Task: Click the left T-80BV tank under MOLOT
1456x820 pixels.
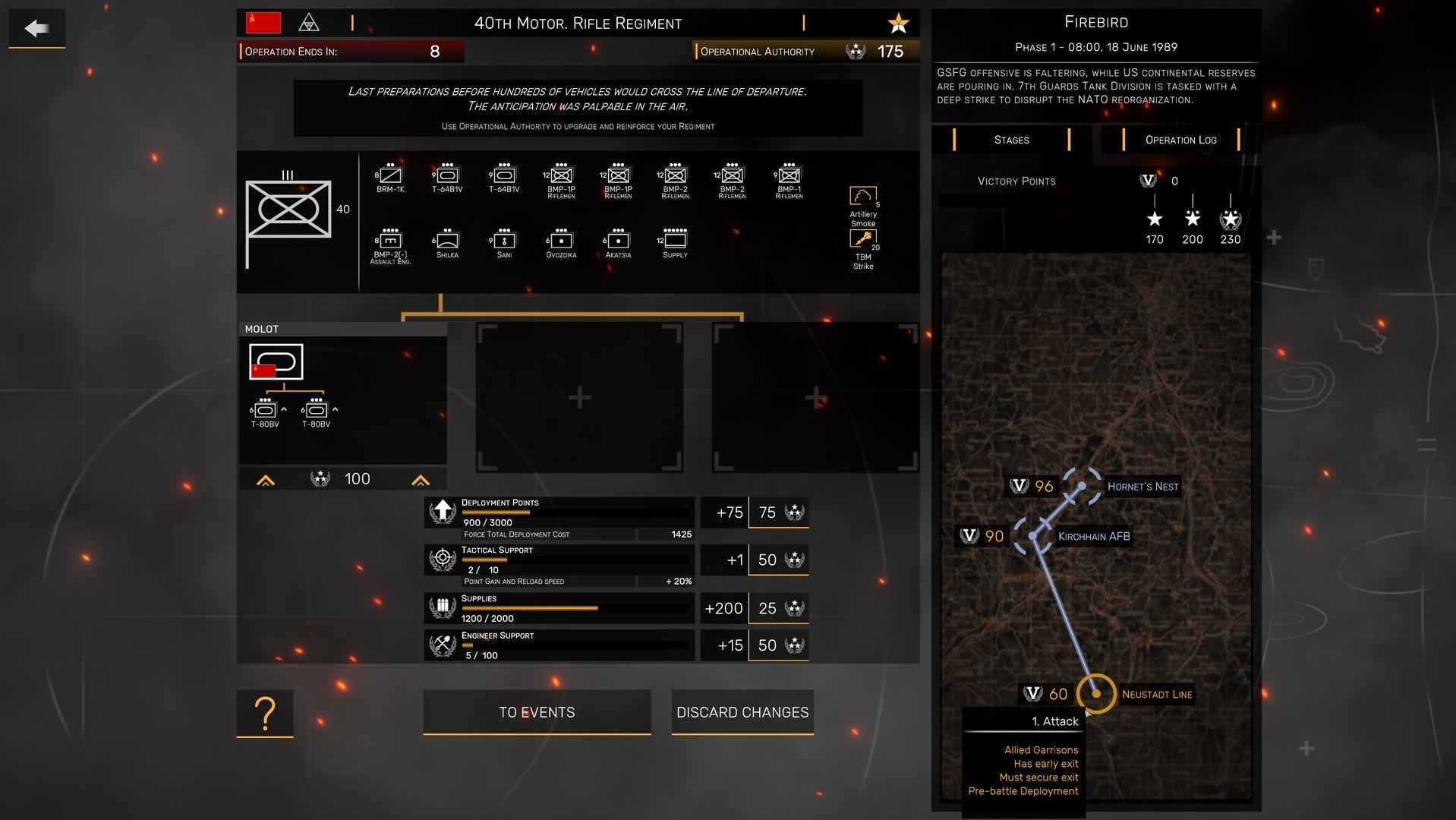Action: pos(266,408)
